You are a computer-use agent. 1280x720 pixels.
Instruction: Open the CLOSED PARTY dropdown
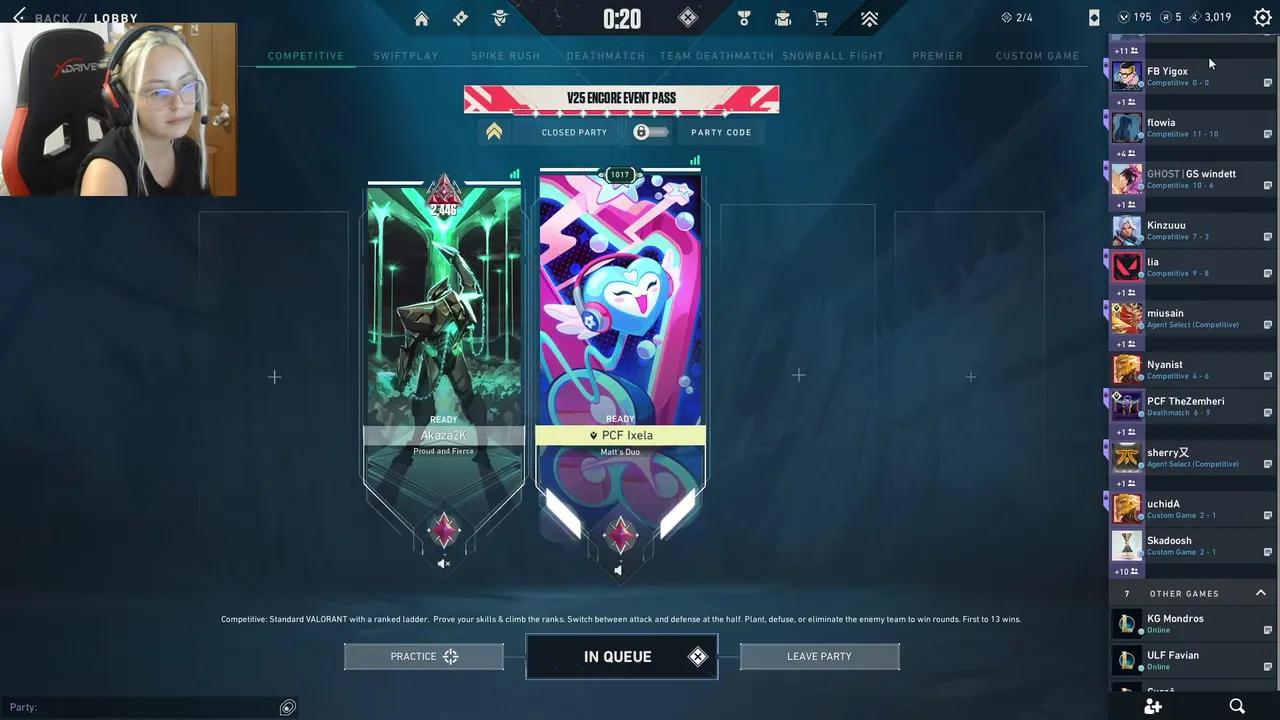tap(574, 132)
